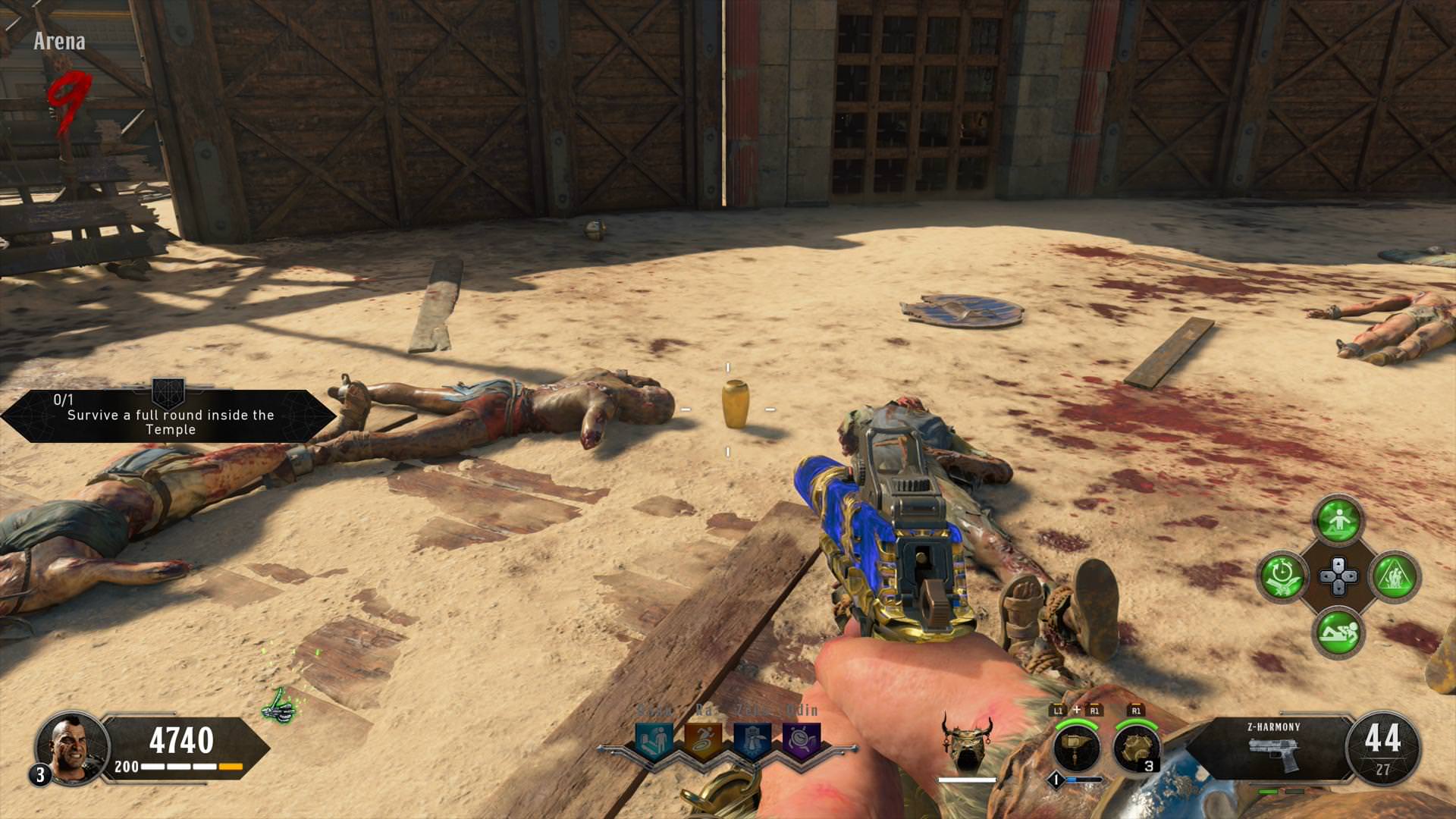Viewport: 1456px width, 819px height.
Task: Throw the equipment with three charges
Action: click(1136, 748)
